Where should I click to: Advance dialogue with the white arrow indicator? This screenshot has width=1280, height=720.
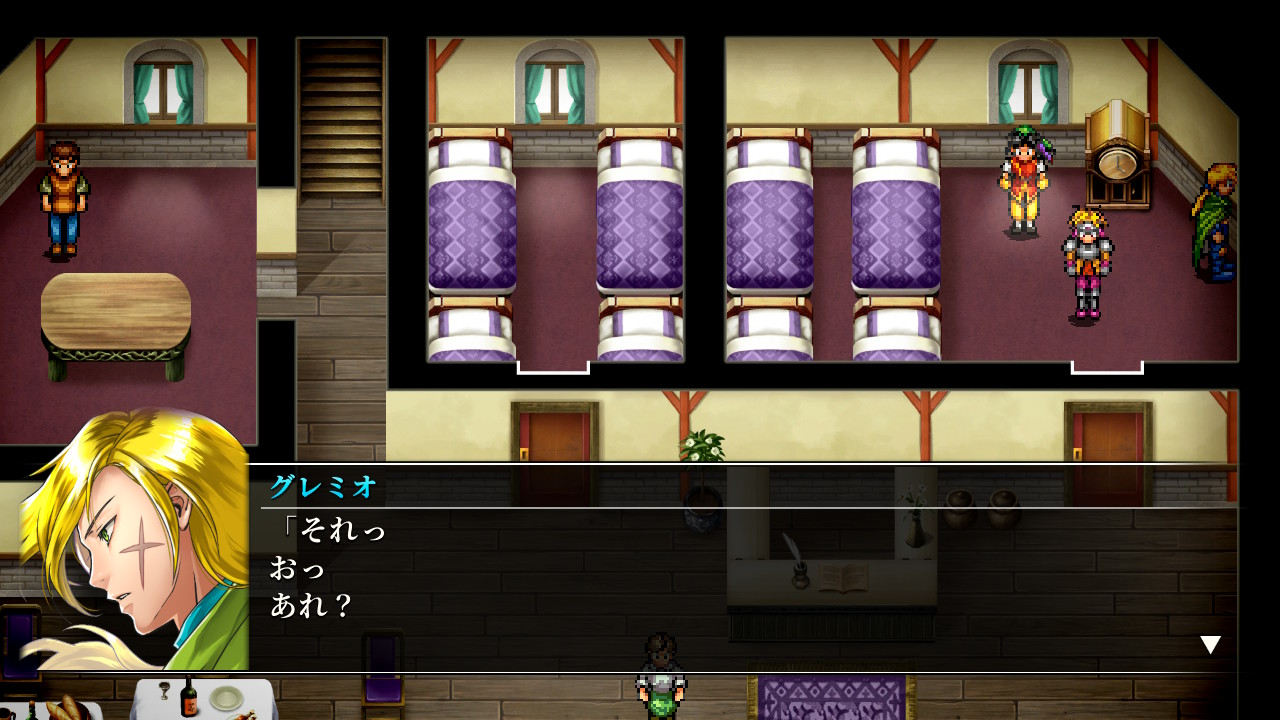pyautogui.click(x=1210, y=645)
